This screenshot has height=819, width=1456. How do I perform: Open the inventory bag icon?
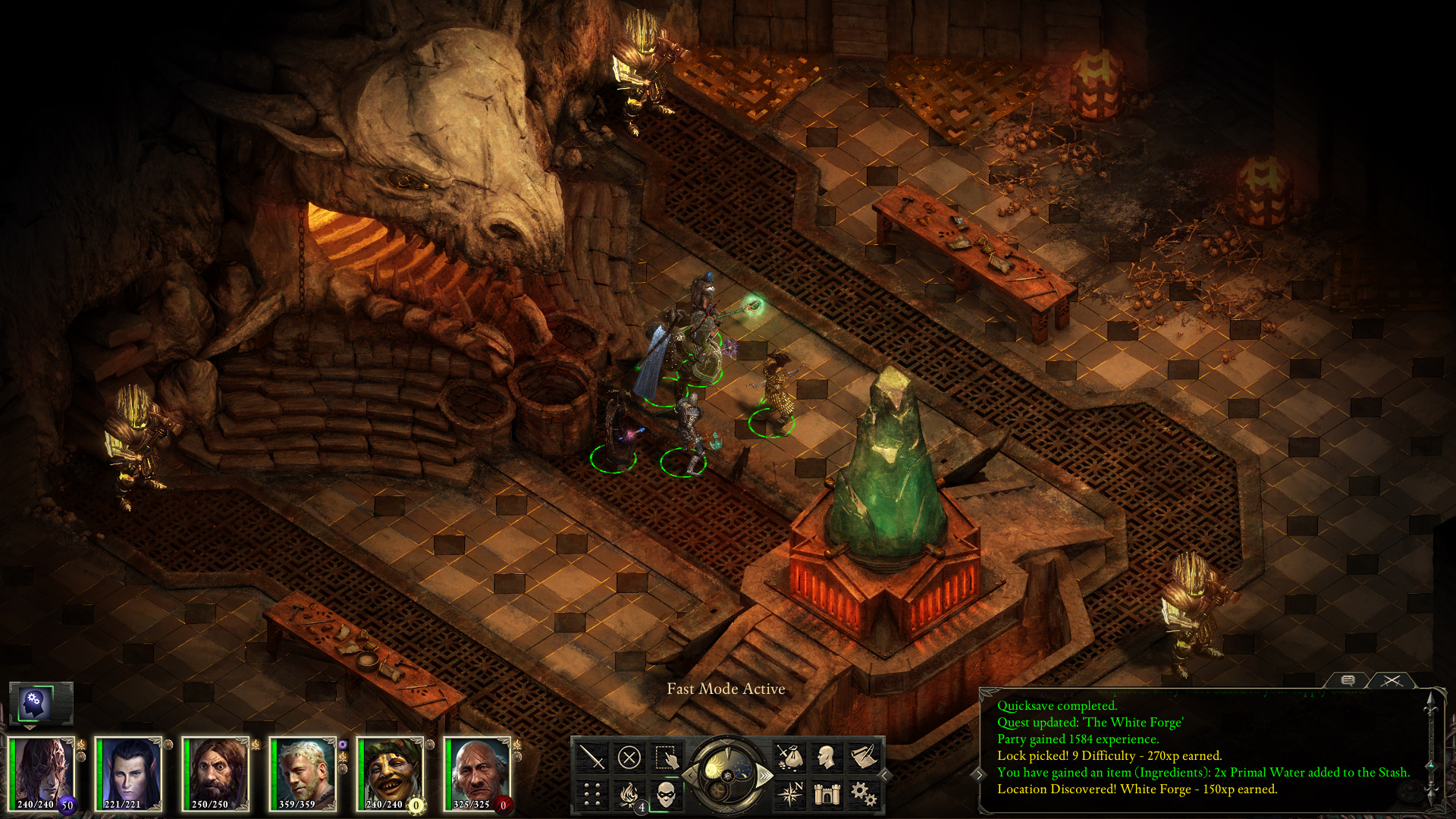[789, 757]
